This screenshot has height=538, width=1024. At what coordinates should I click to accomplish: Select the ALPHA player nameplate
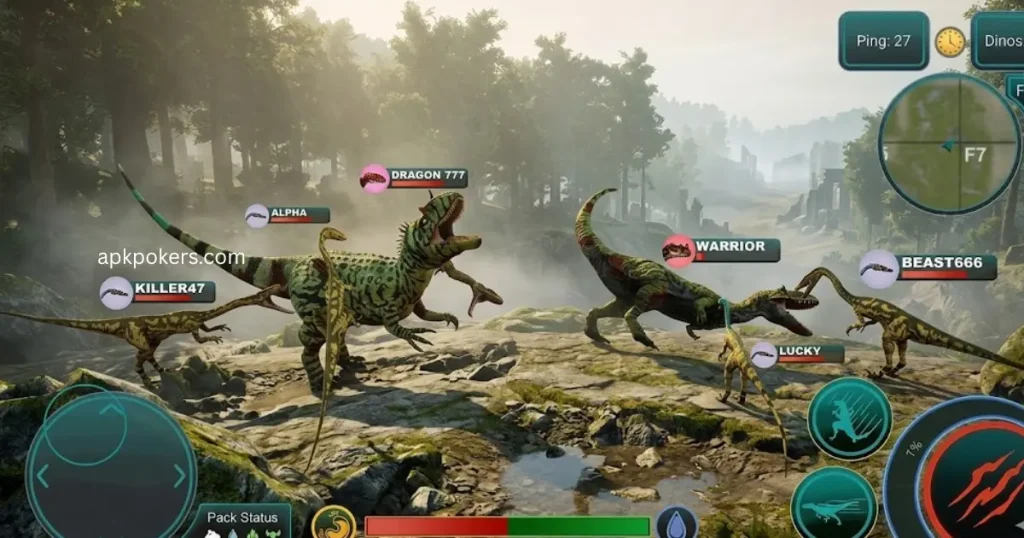pyautogui.click(x=287, y=215)
